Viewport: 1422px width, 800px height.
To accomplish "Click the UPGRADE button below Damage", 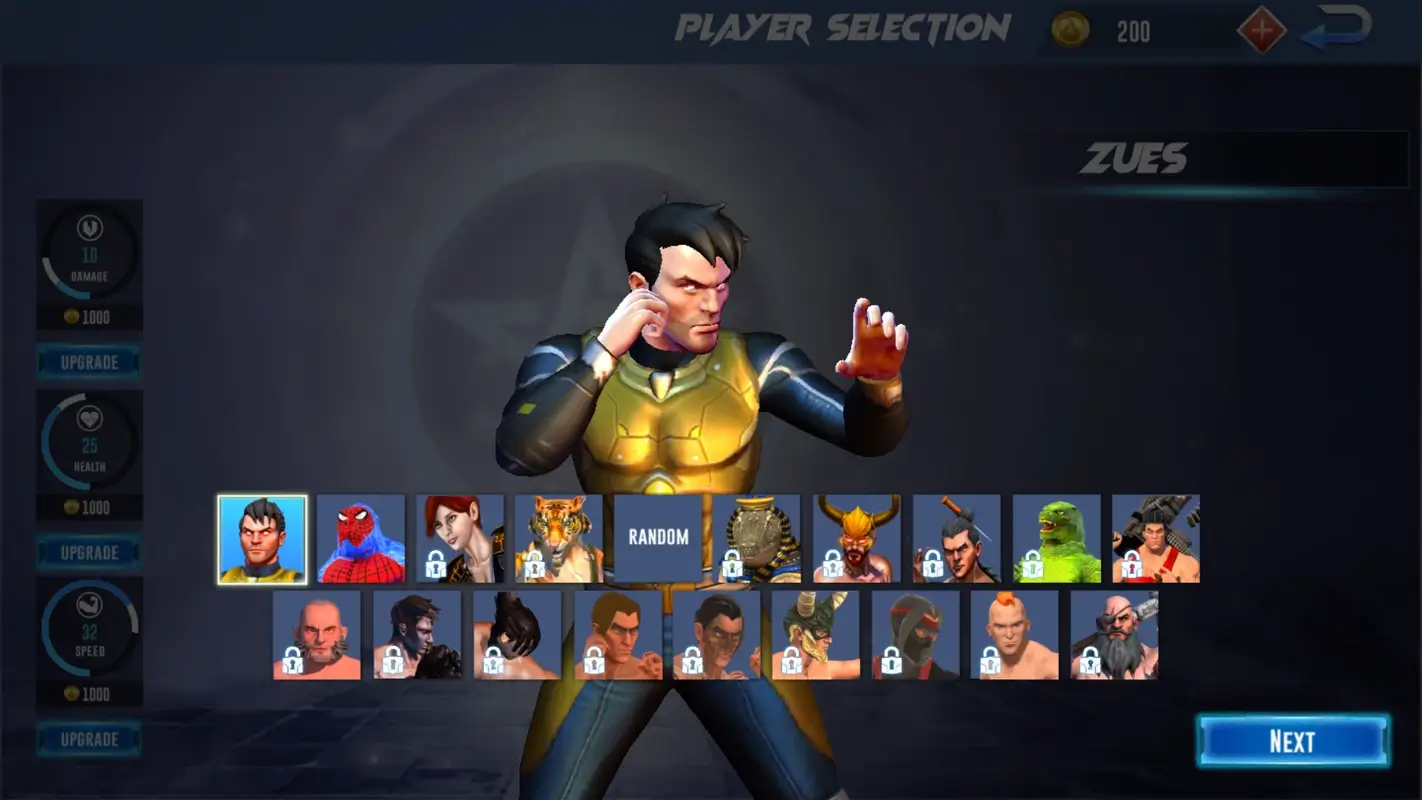I will pos(88,361).
